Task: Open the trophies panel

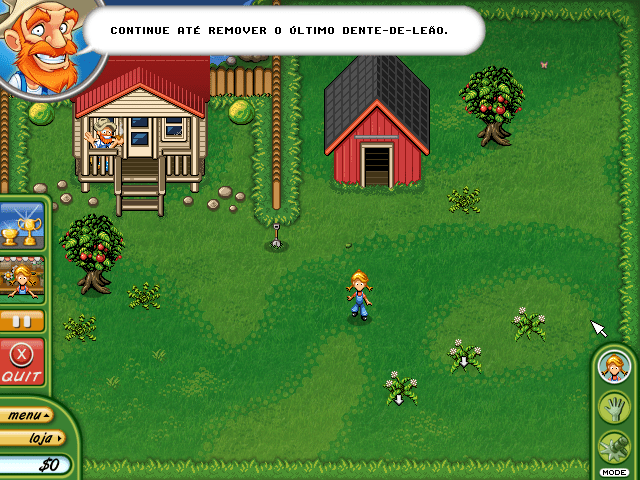Action: click(22, 226)
